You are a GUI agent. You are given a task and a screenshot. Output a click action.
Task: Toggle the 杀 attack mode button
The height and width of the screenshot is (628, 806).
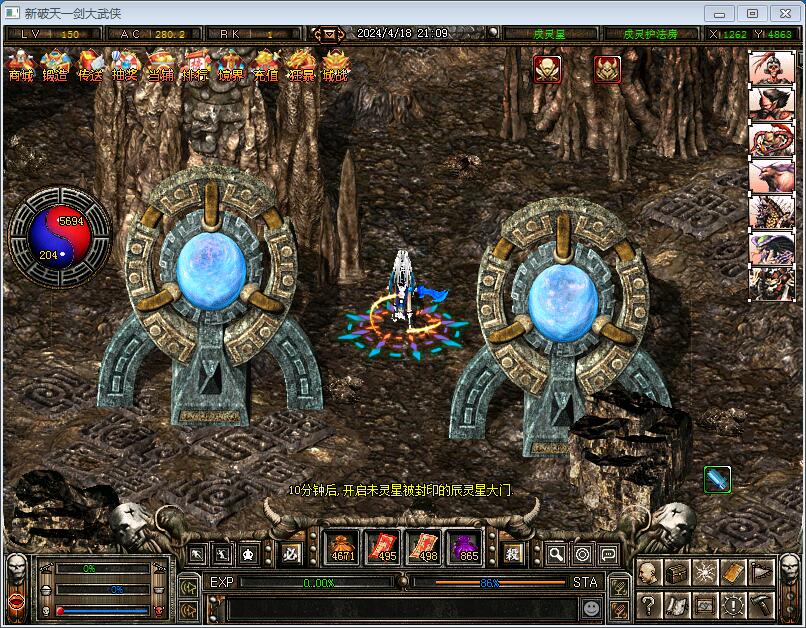pyautogui.click(x=513, y=553)
